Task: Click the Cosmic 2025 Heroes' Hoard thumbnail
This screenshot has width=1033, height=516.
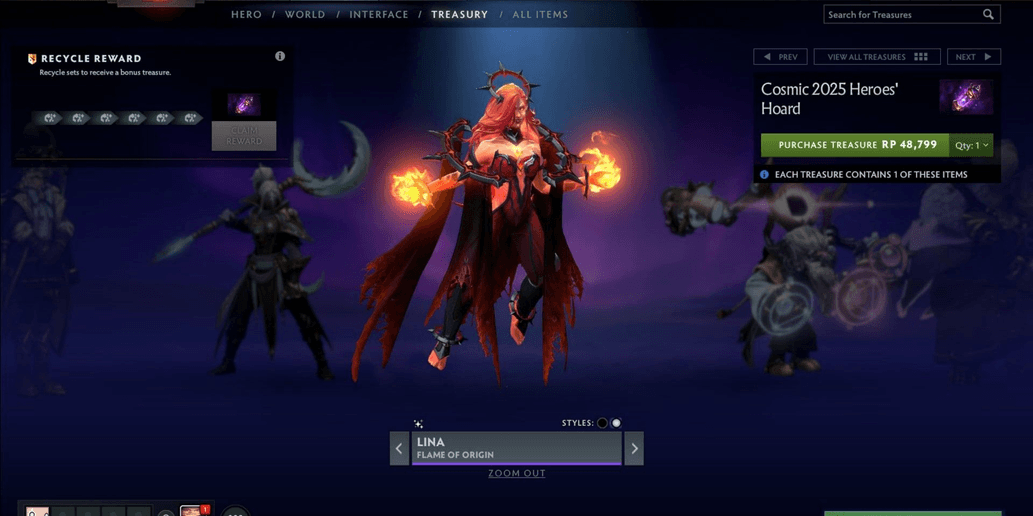Action: coord(965,97)
